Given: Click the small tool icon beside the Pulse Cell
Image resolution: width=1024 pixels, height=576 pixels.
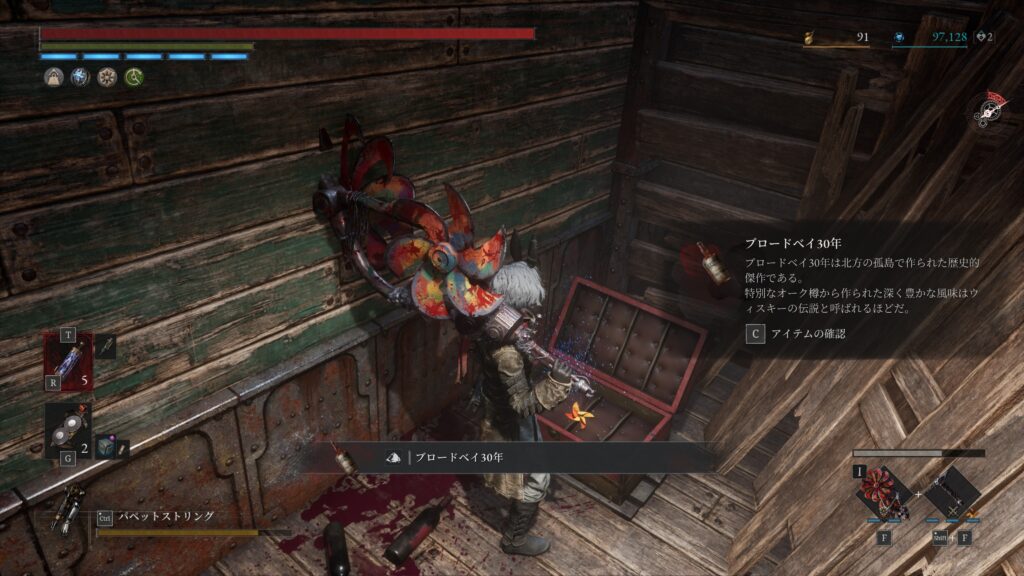Looking at the screenshot, I should pos(106,347).
